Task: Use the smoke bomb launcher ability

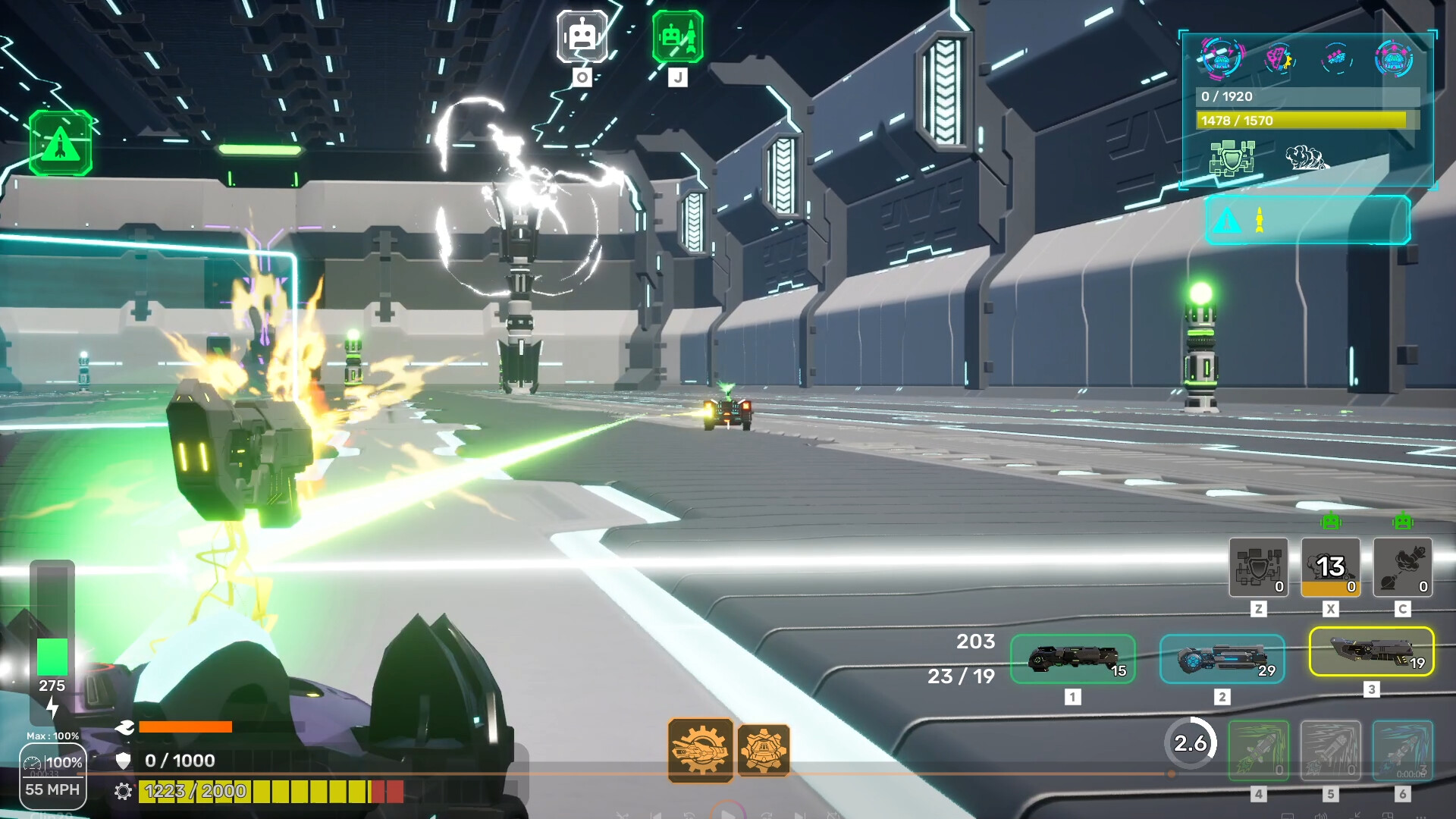Action: click(x=1402, y=567)
